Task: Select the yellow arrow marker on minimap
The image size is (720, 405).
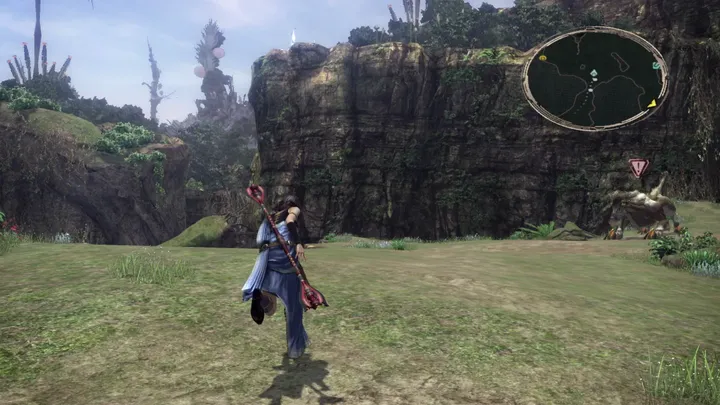Action: point(652,103)
